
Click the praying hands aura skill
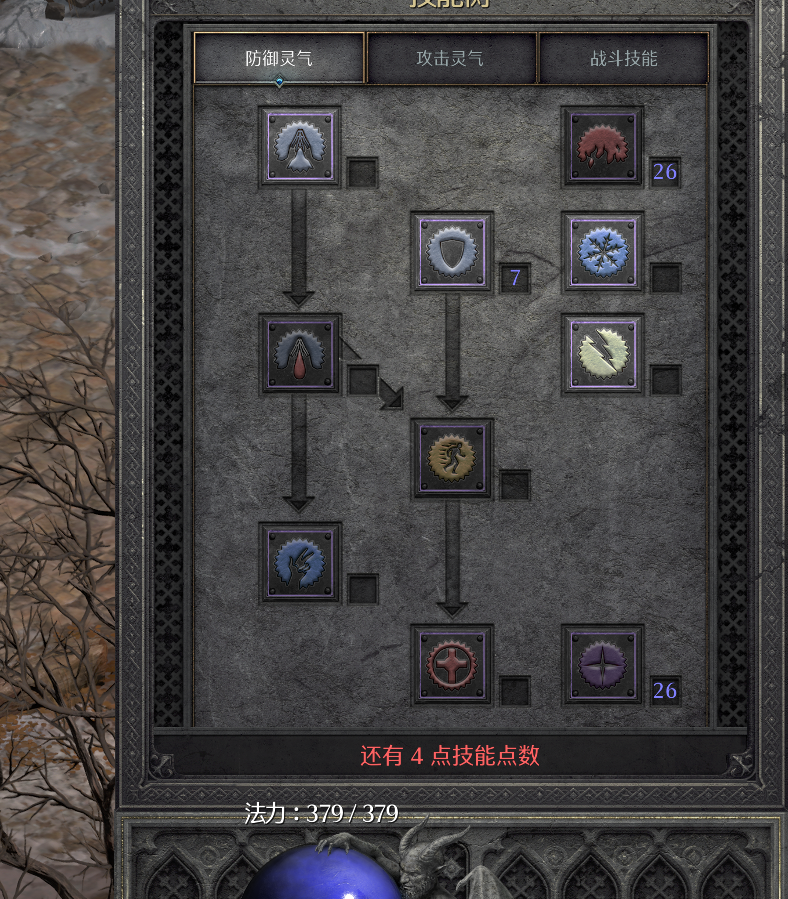click(x=300, y=146)
